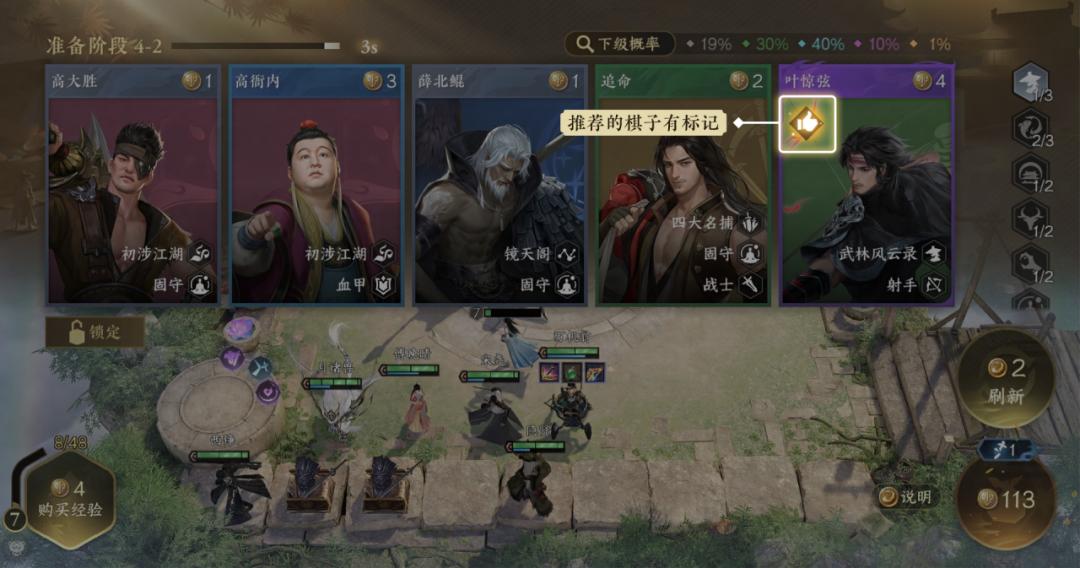1080x568 pixels.
Task: Buy experience with 购买经验 button
Action: (70, 499)
